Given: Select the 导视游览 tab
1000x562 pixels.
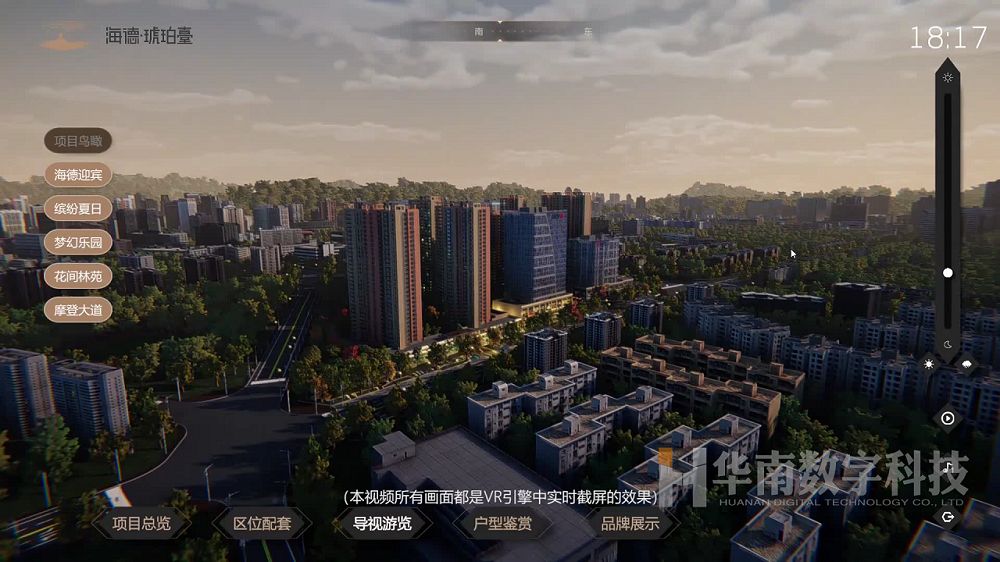Looking at the screenshot, I should click(x=382, y=523).
